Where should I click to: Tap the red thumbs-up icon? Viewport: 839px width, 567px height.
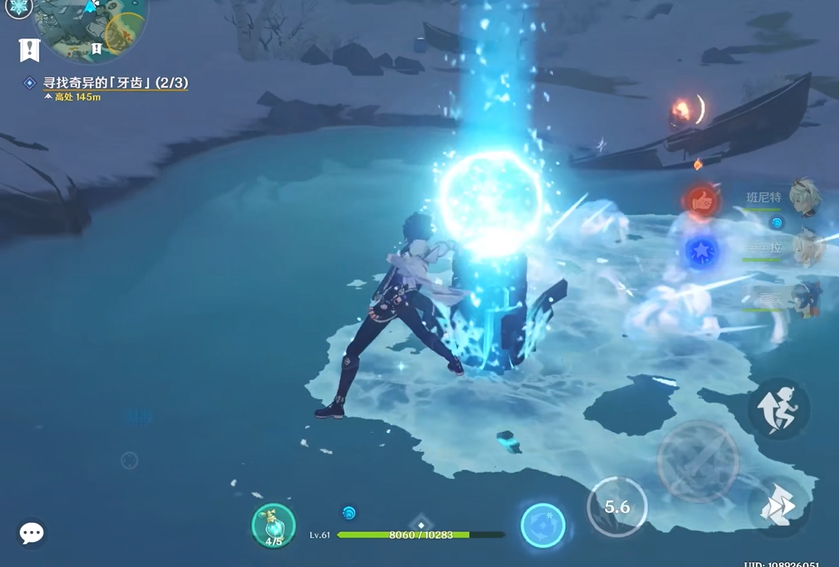pyautogui.click(x=703, y=201)
